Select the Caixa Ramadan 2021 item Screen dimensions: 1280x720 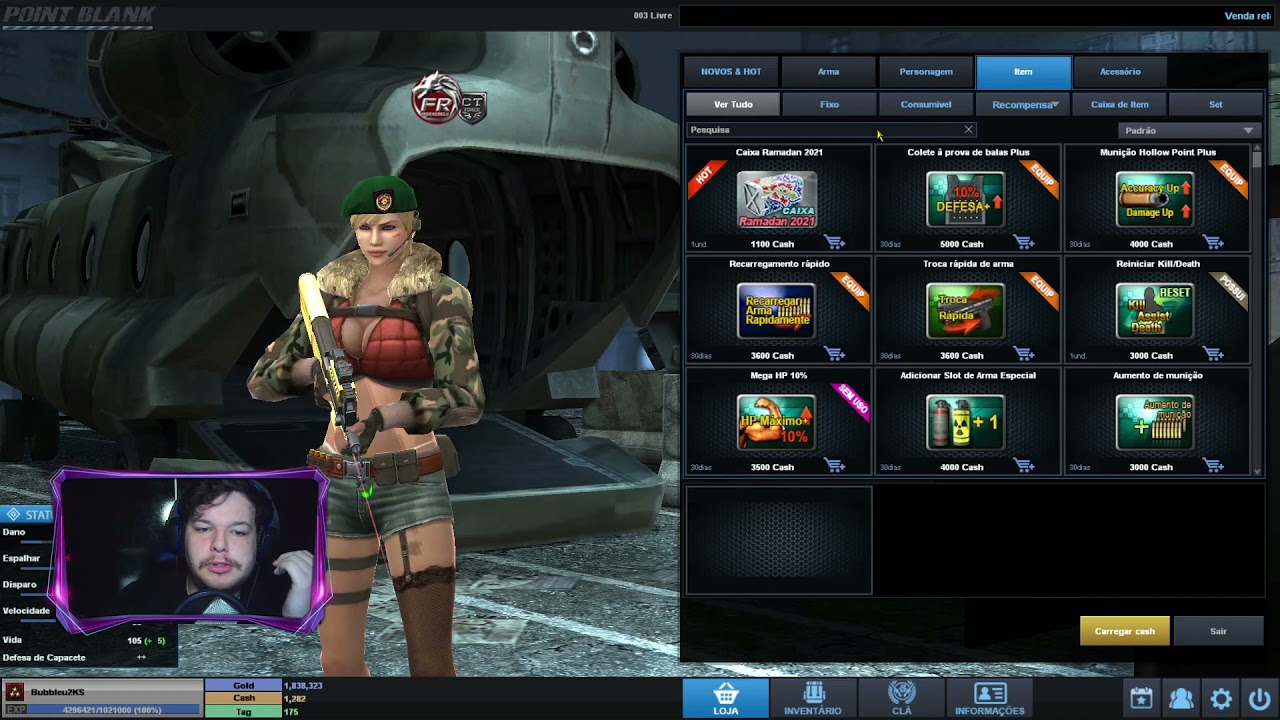point(778,199)
